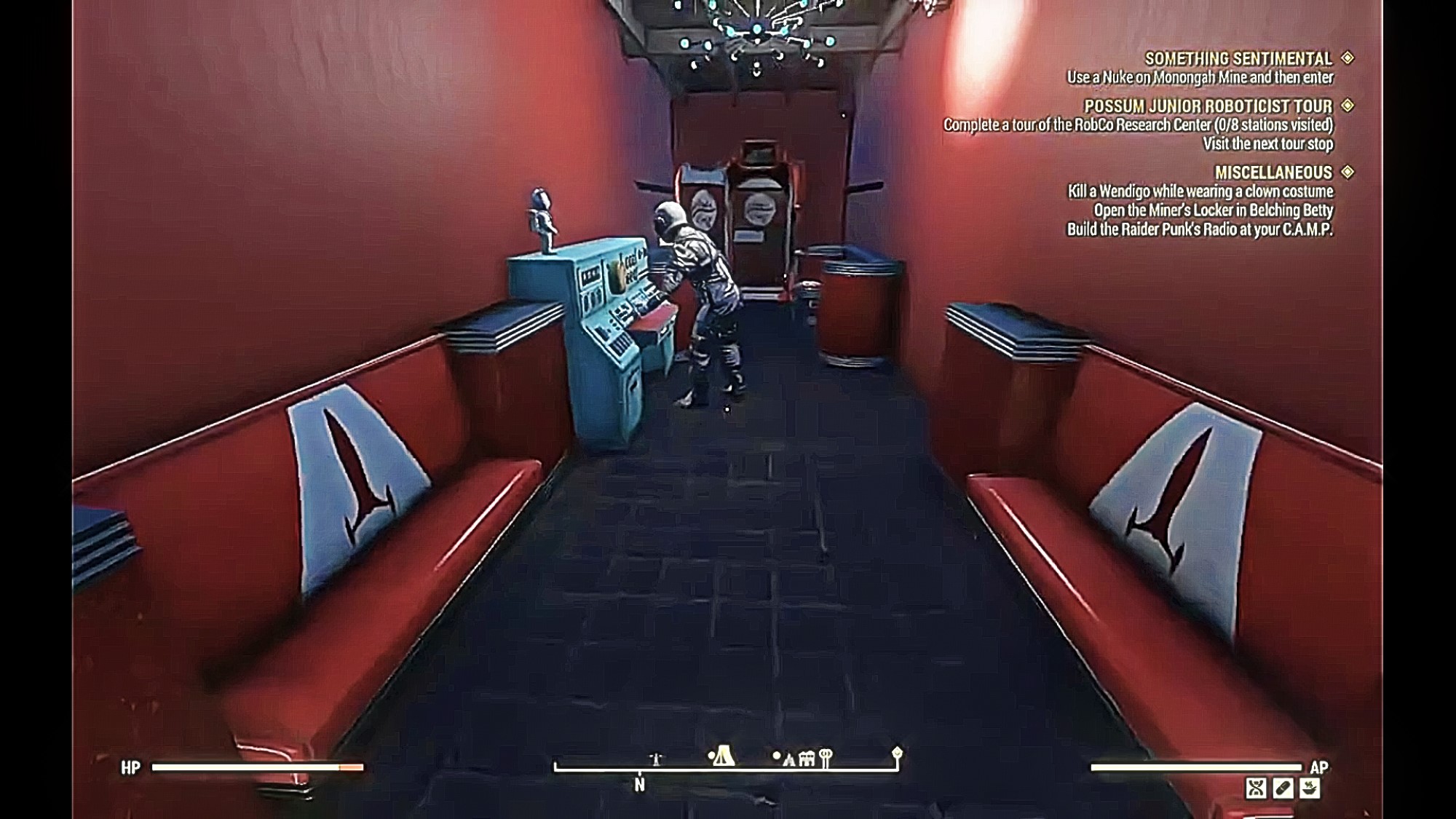The width and height of the screenshot is (1456, 819).
Task: Select the large tent marker on the compass
Action: pos(722,756)
